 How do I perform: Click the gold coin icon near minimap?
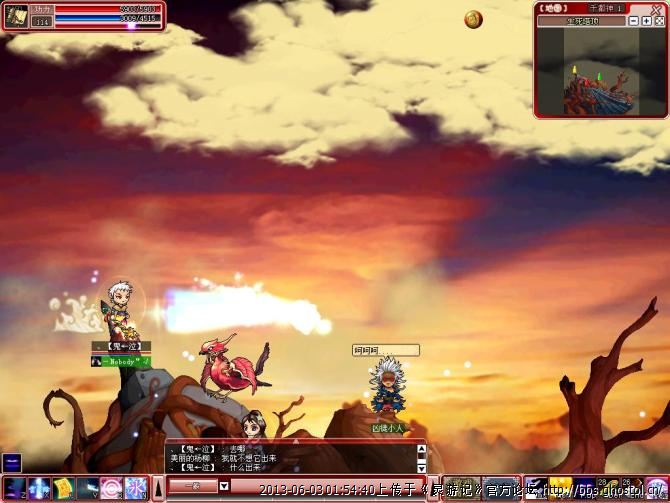473,19
